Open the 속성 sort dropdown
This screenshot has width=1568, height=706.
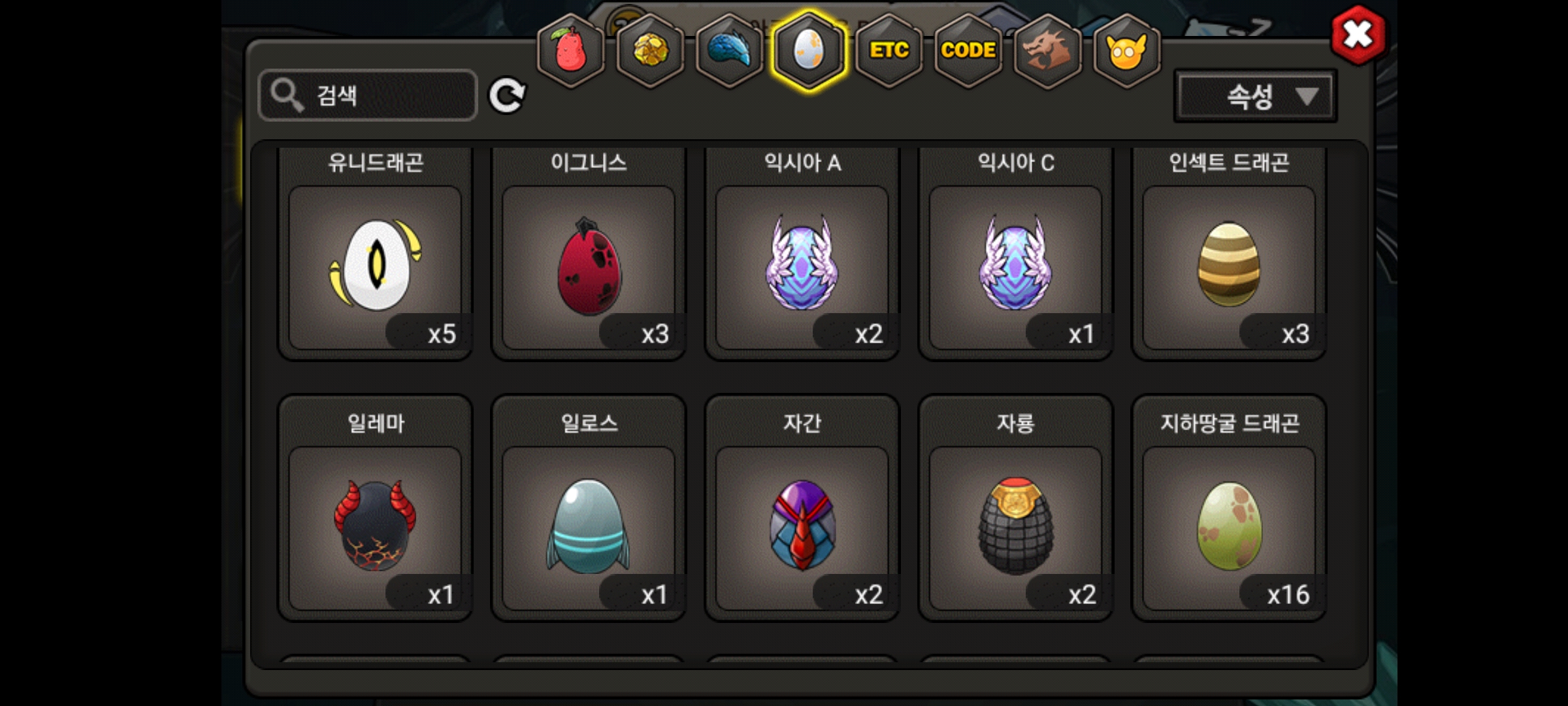click(x=1255, y=97)
